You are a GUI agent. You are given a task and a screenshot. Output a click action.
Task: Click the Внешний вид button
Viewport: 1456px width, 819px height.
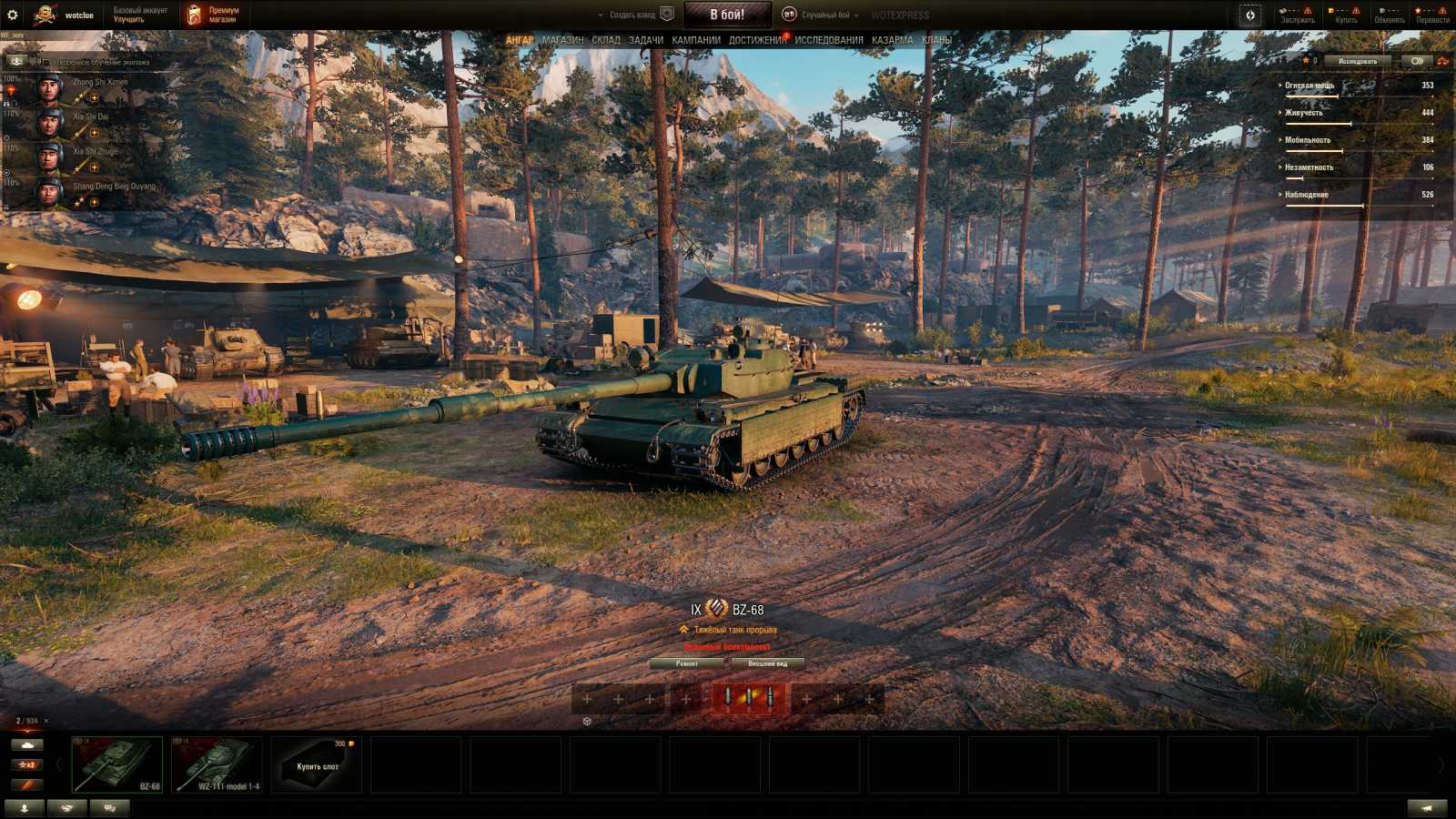pyautogui.click(x=769, y=663)
